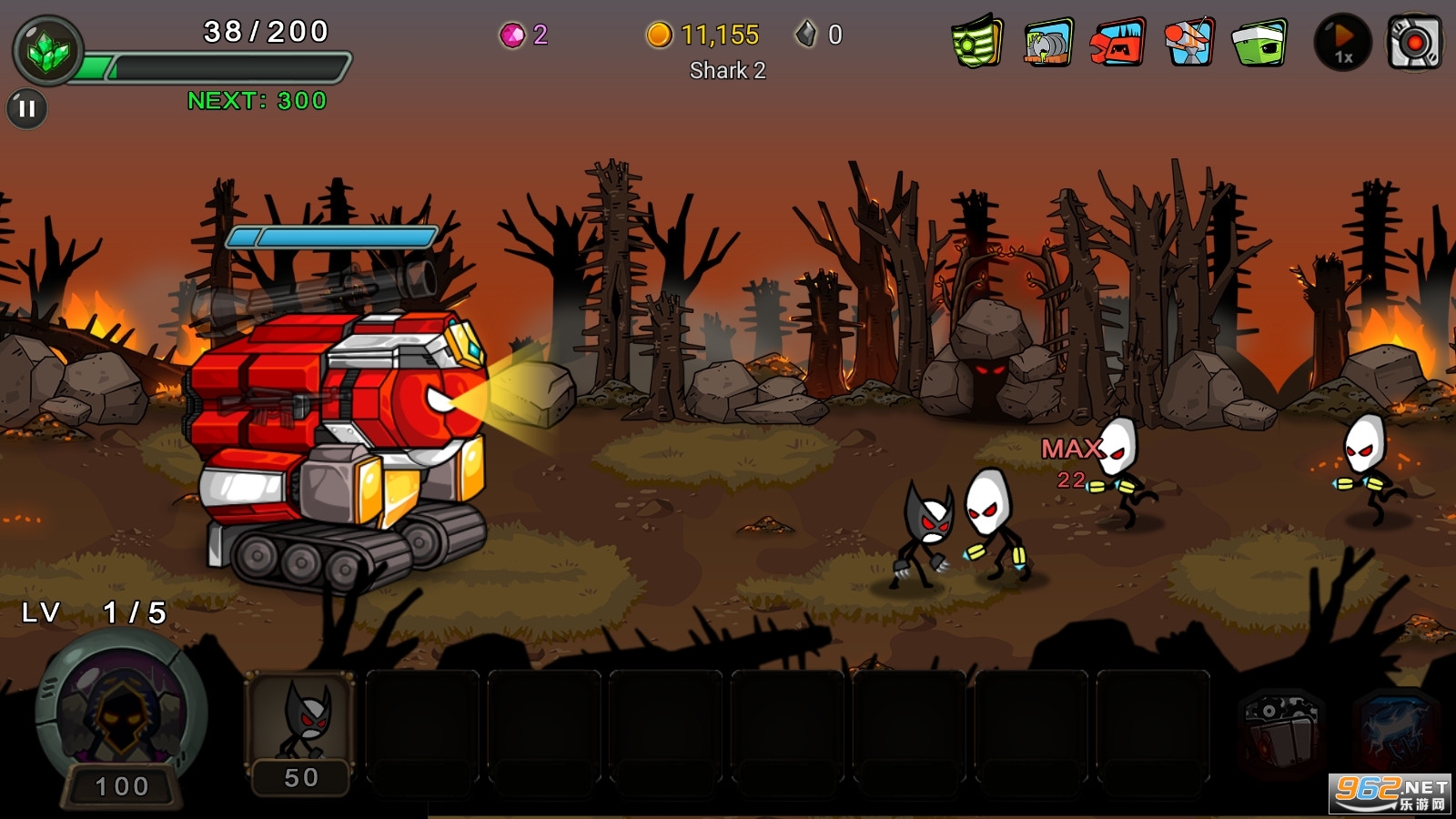This screenshot has width=1456, height=819.
Task: Select the red robot claw icon
Action: click(x=1117, y=43)
